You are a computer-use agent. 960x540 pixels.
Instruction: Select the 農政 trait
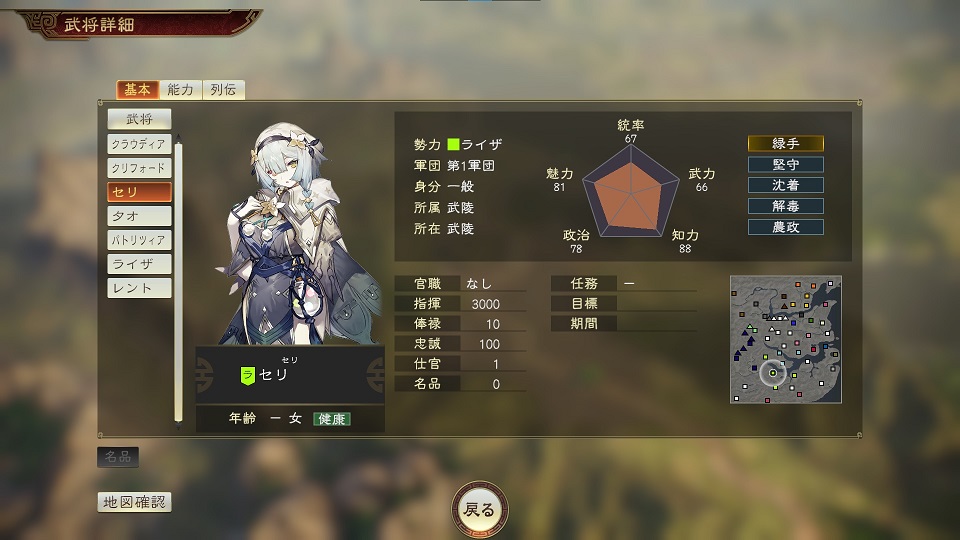(786, 227)
